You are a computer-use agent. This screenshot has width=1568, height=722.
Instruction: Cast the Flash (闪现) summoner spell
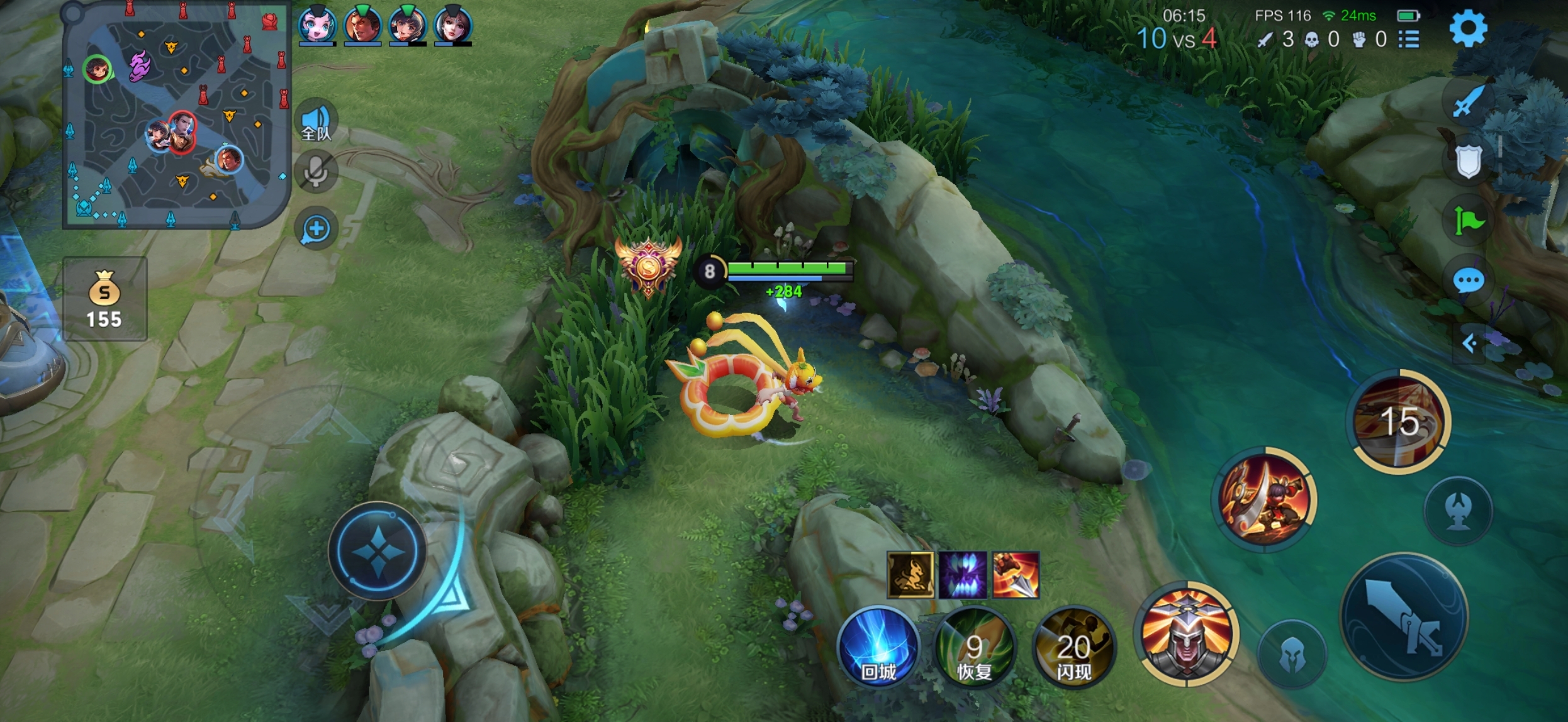click(1074, 647)
